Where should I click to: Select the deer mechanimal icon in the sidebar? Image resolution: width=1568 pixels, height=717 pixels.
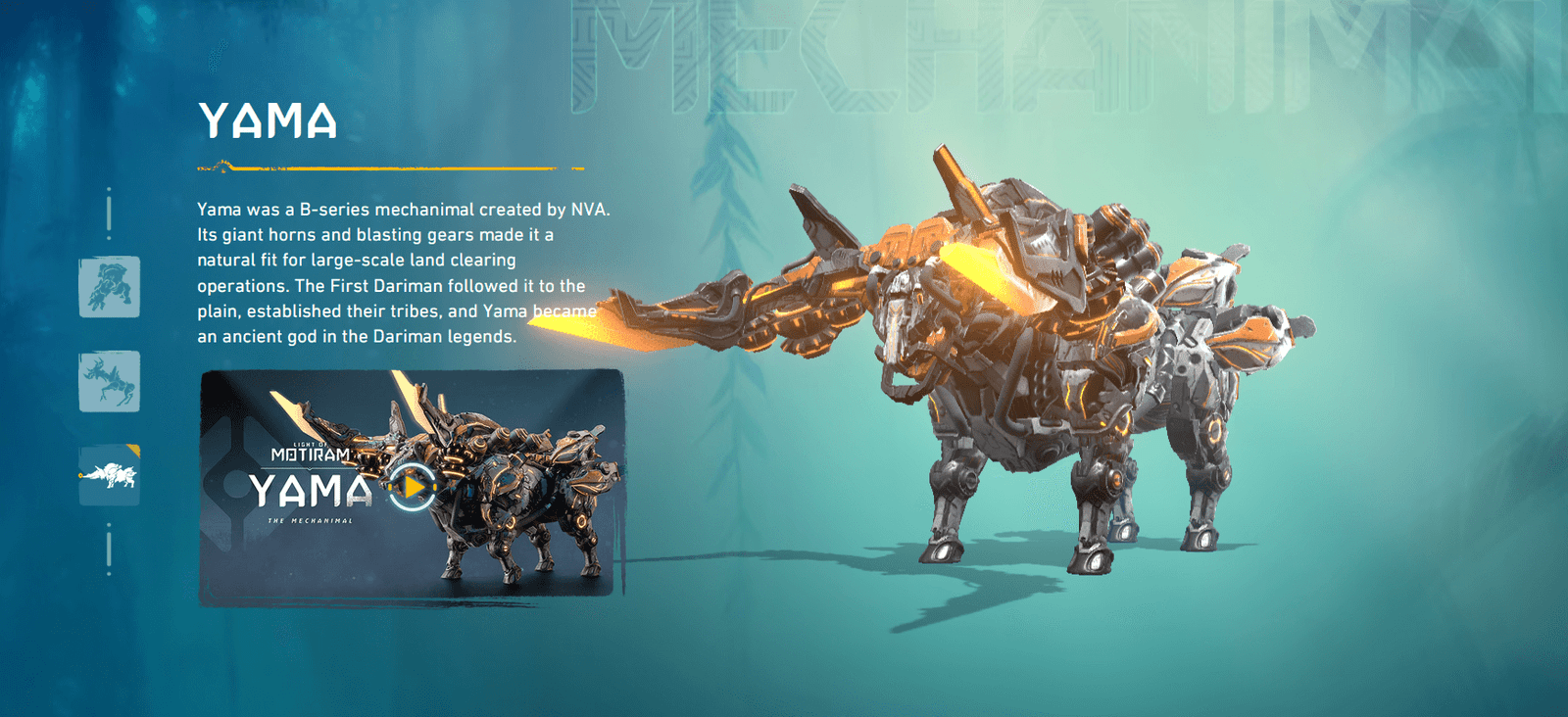109,381
